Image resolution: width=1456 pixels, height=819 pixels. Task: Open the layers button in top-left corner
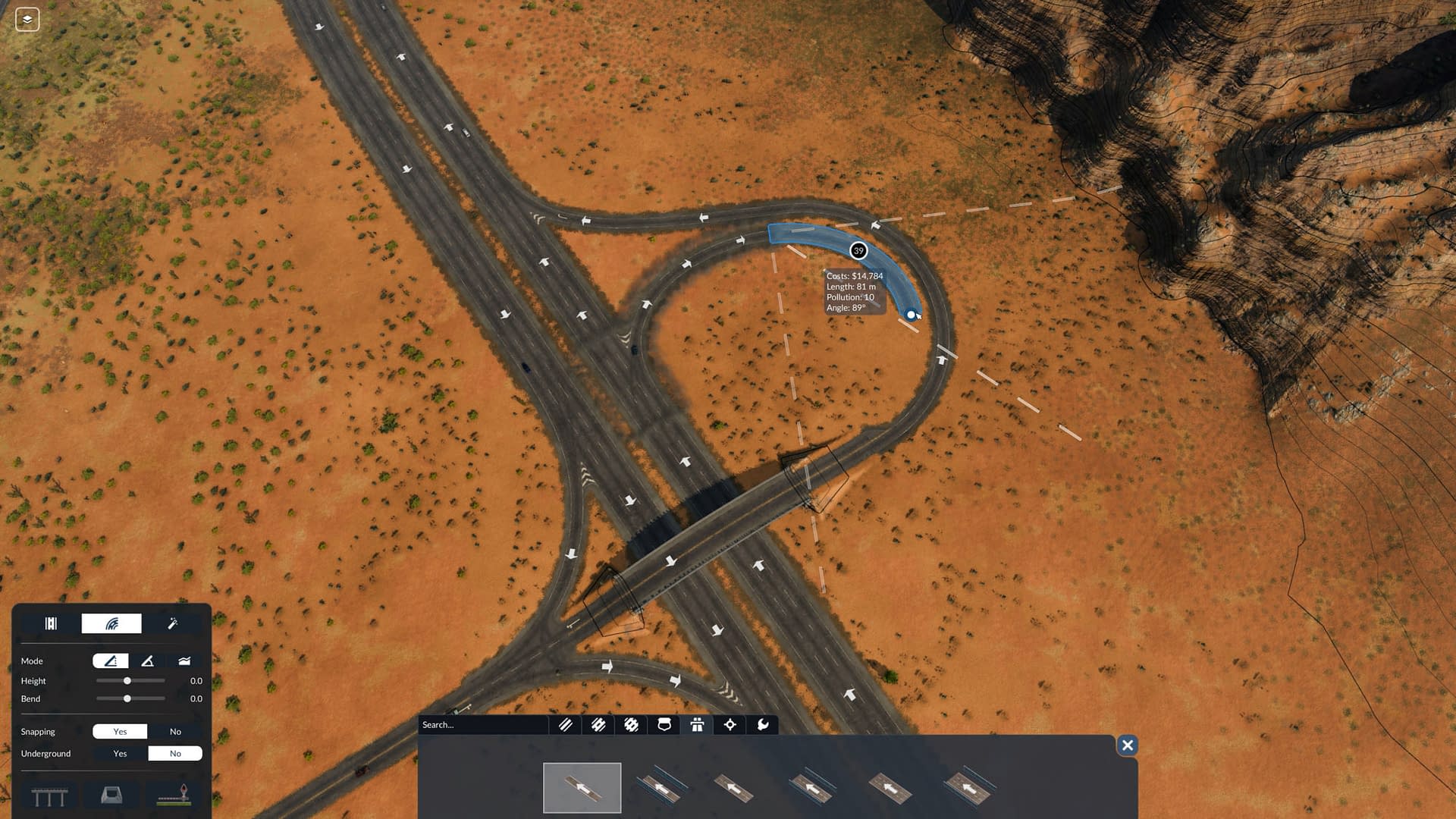tap(27, 20)
